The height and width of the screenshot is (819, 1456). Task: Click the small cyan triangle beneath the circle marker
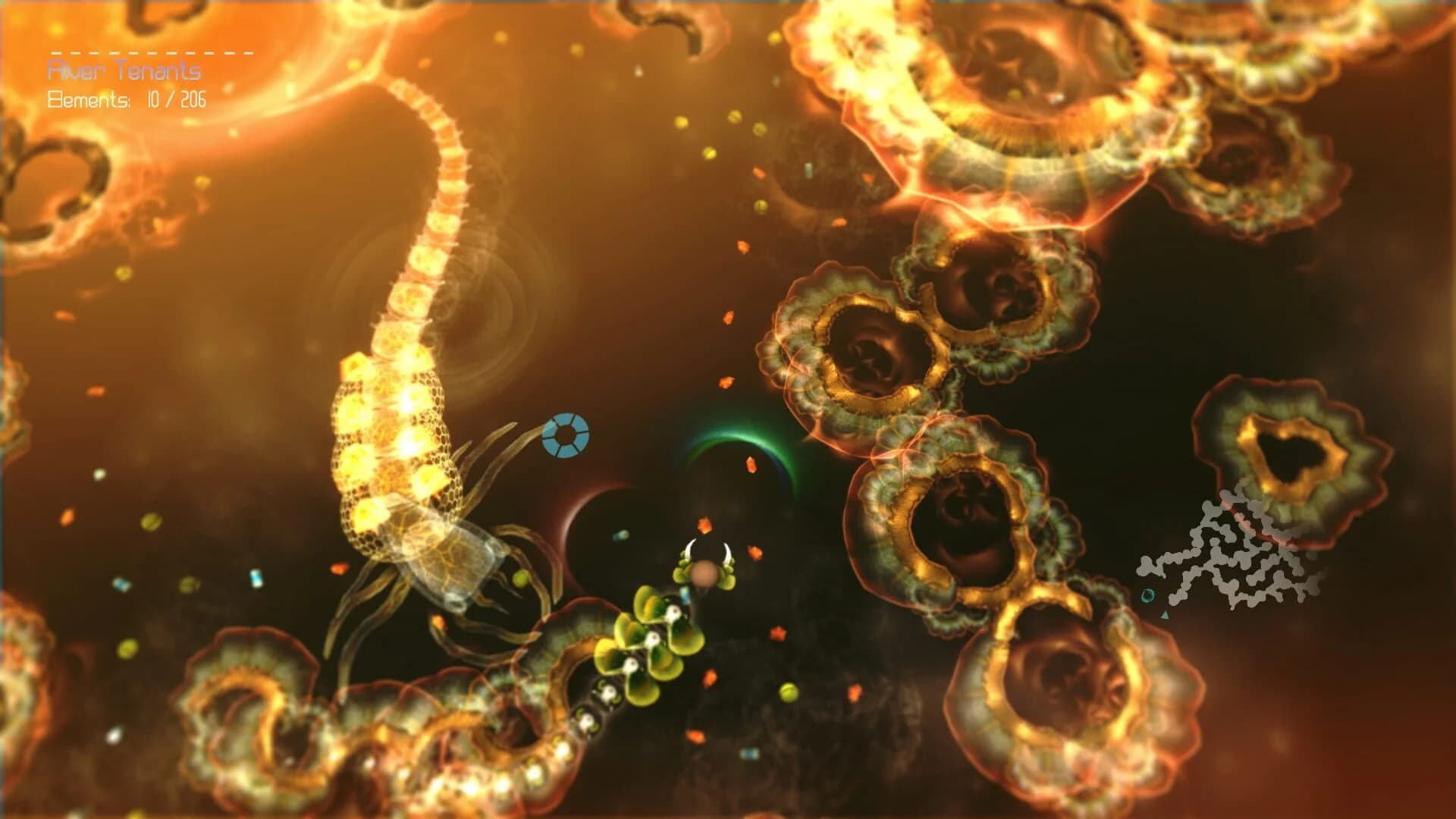tap(1165, 615)
